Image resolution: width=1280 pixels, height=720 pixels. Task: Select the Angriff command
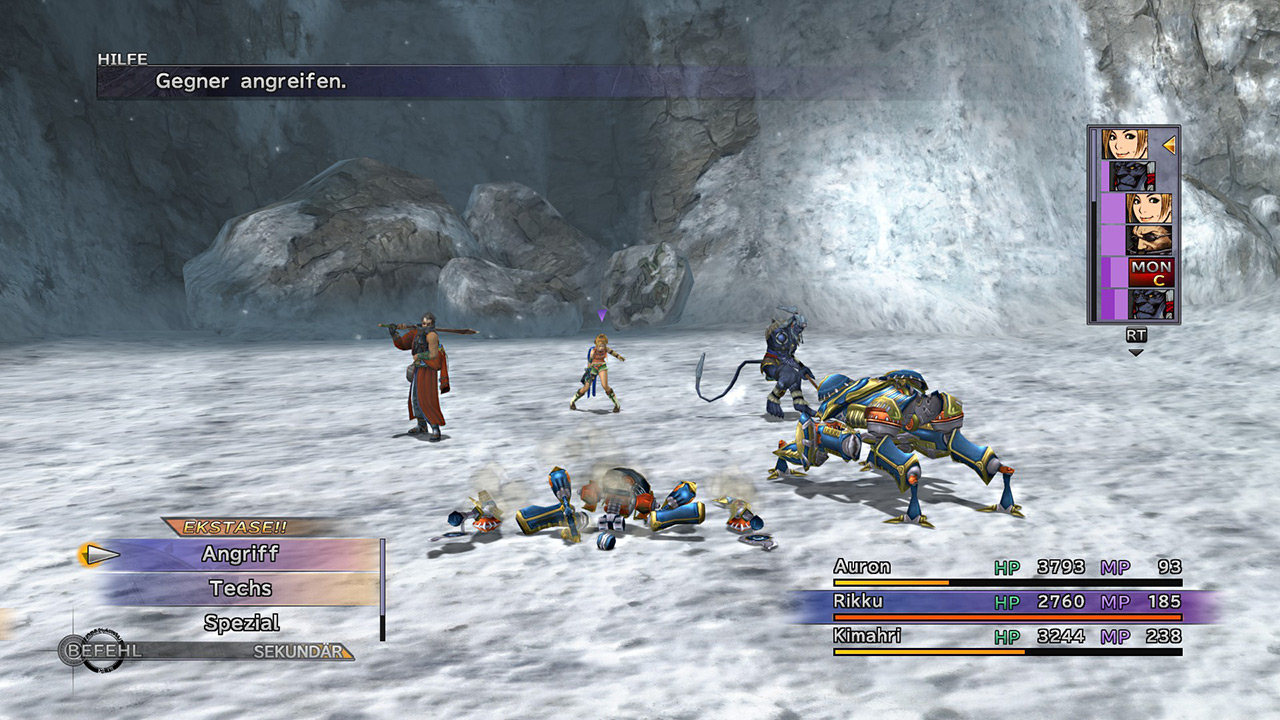coord(240,554)
